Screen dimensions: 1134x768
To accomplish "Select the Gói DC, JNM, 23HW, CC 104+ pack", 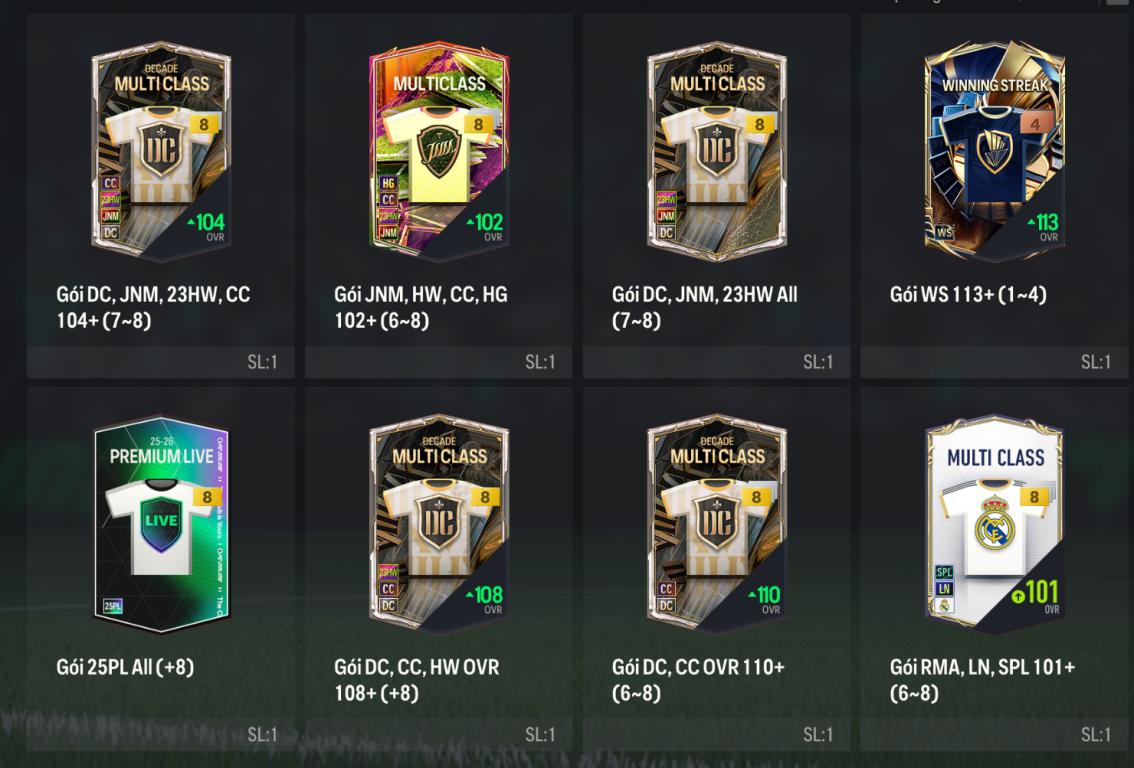I will point(161,150).
